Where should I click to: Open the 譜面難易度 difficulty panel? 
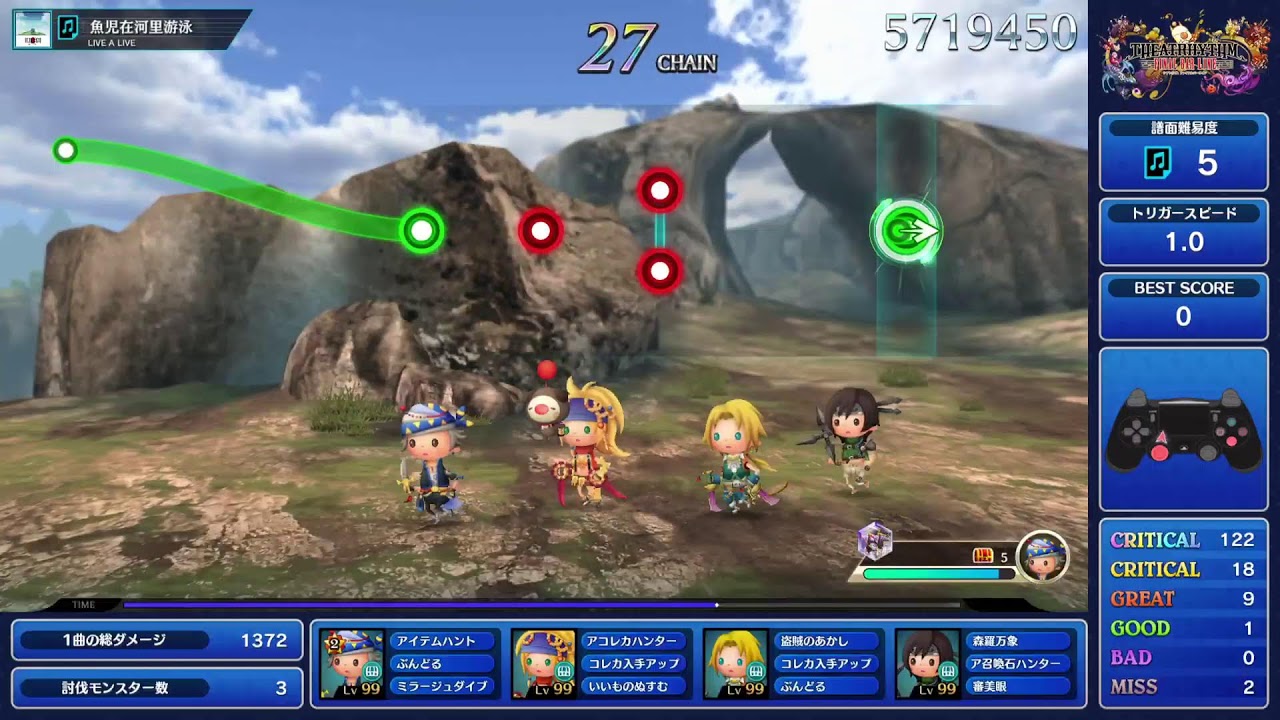coord(1183,152)
